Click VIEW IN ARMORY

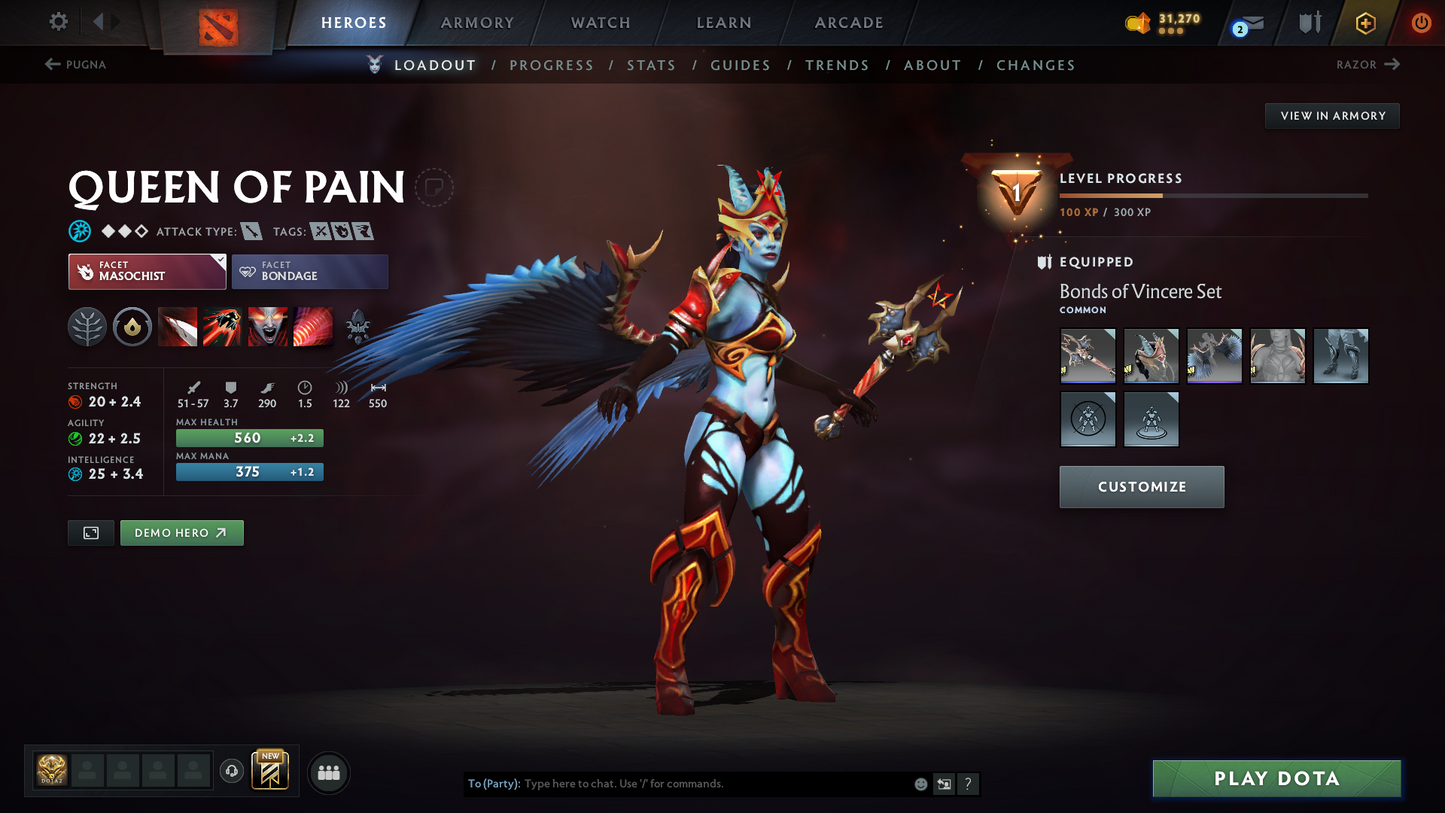point(1332,115)
